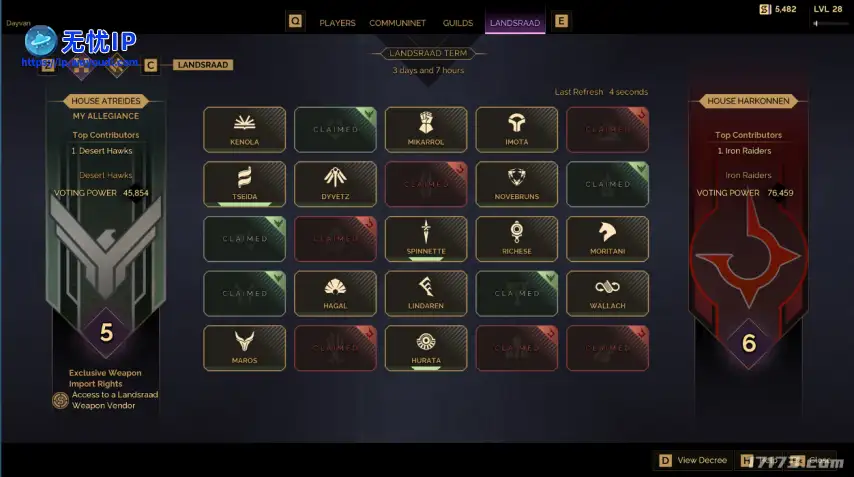Open the House Hurata tile
The height and width of the screenshot is (477, 854).
tap(426, 348)
